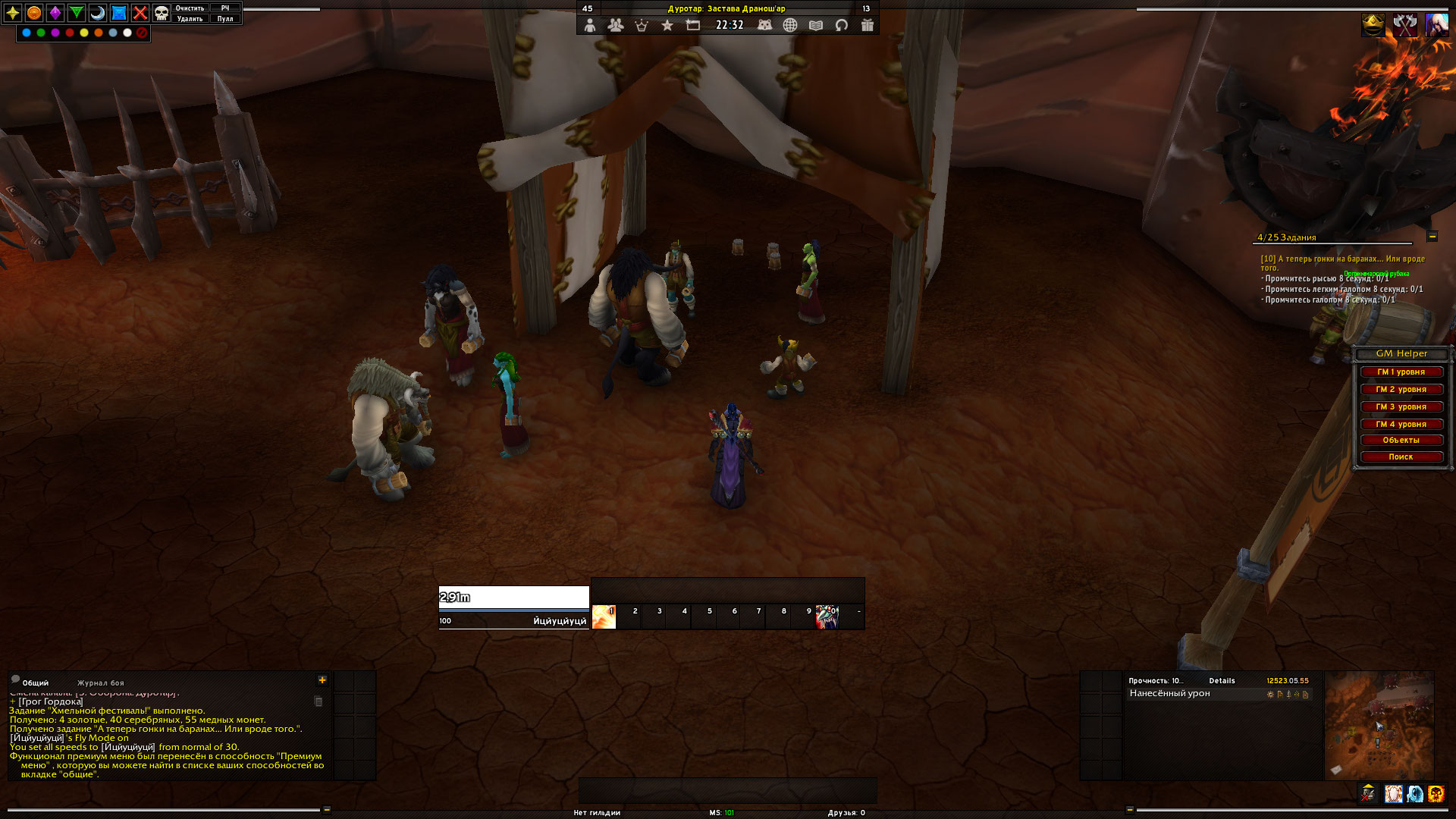Image resolution: width=1456 pixels, height=819 pixels.
Task: Open the globe world map icon
Action: [x=790, y=25]
